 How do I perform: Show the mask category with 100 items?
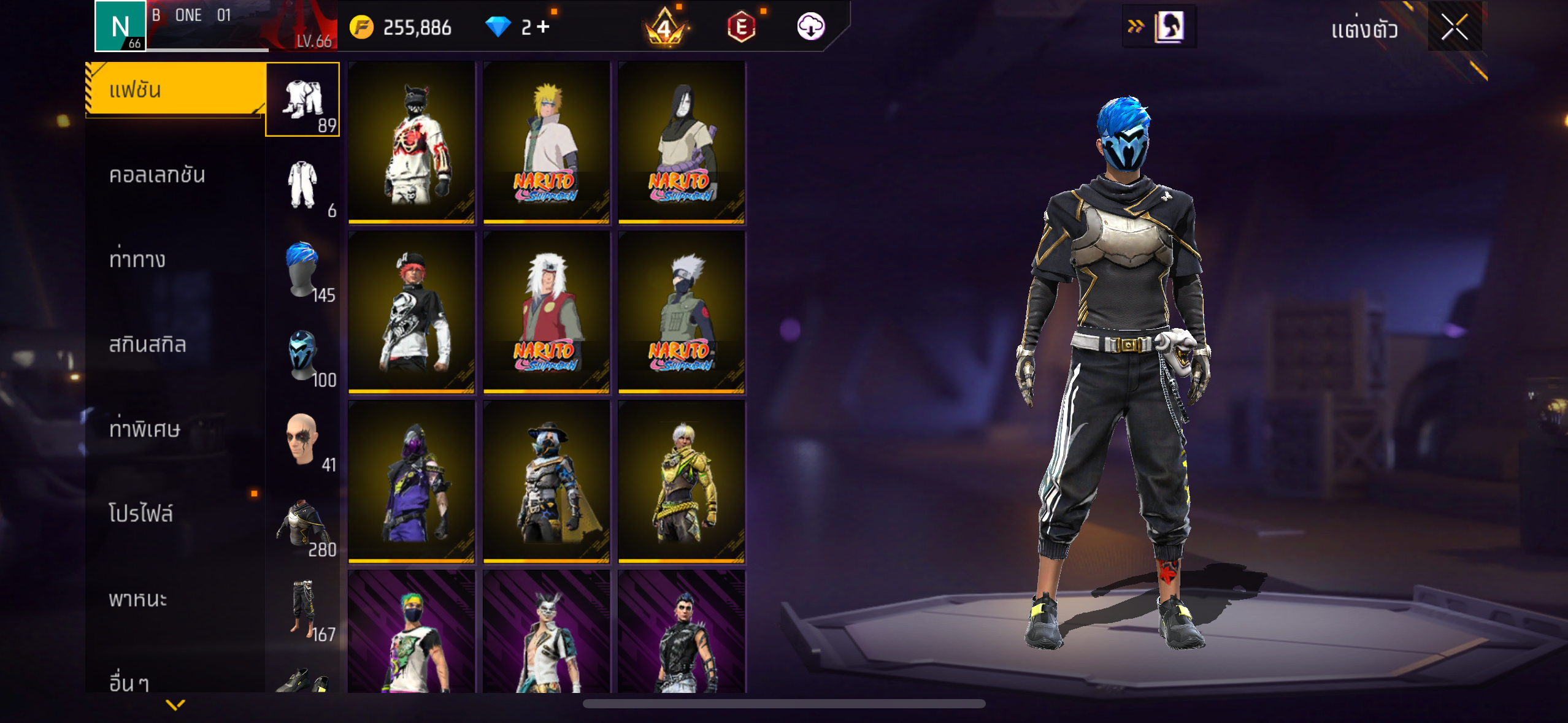click(x=302, y=354)
